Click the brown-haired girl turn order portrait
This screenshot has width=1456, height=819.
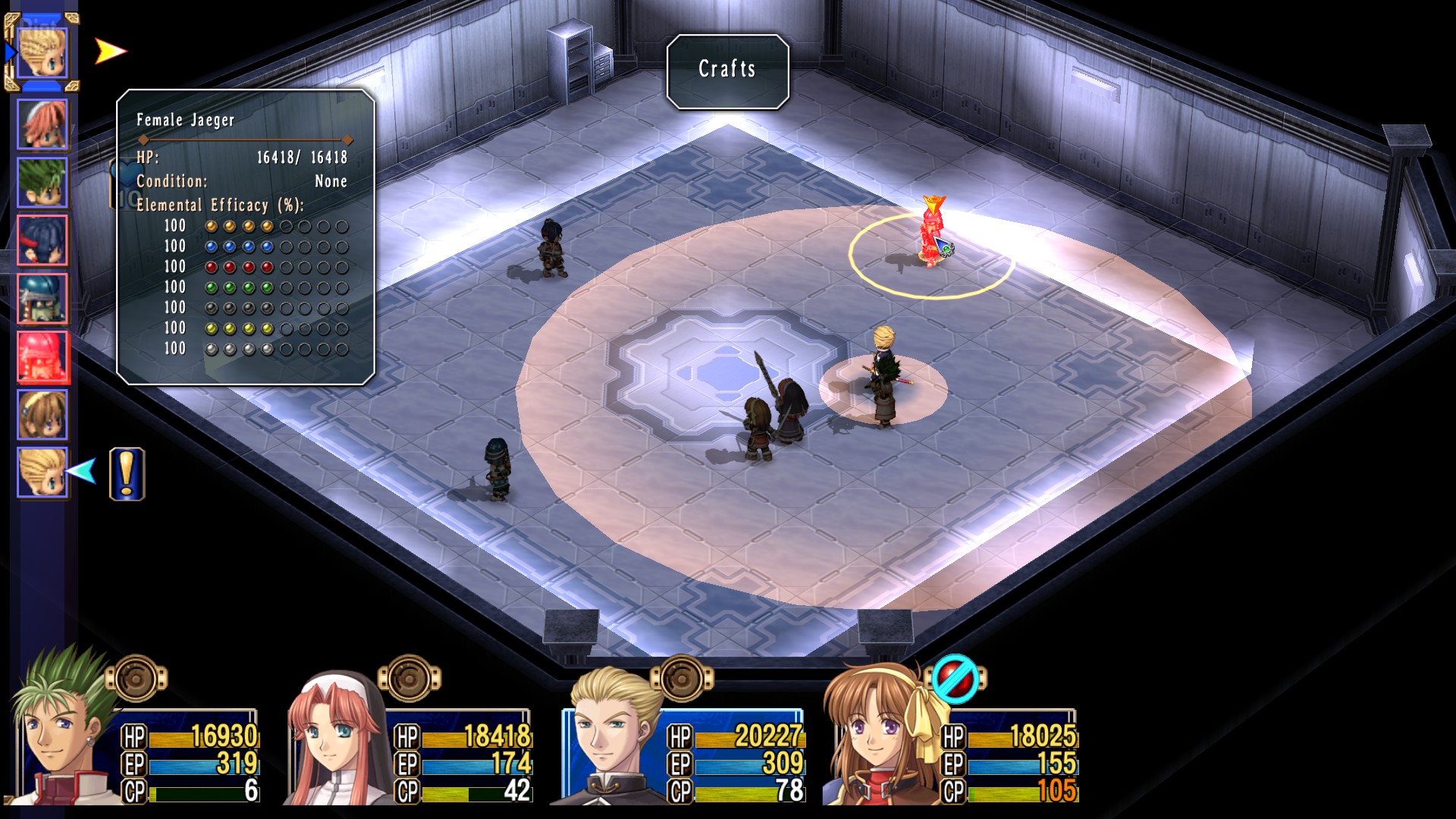click(x=42, y=415)
